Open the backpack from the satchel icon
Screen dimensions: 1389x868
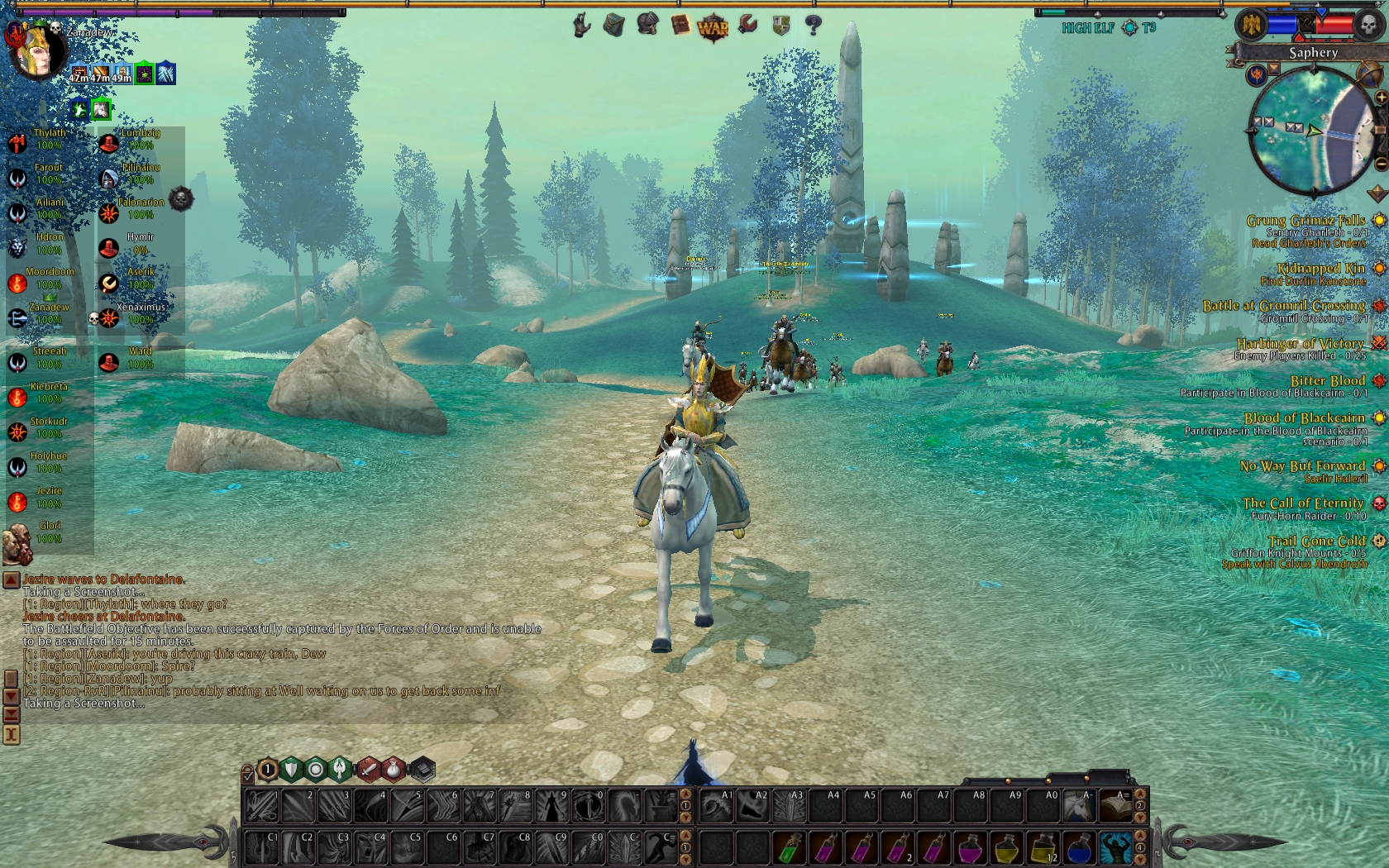(613, 26)
